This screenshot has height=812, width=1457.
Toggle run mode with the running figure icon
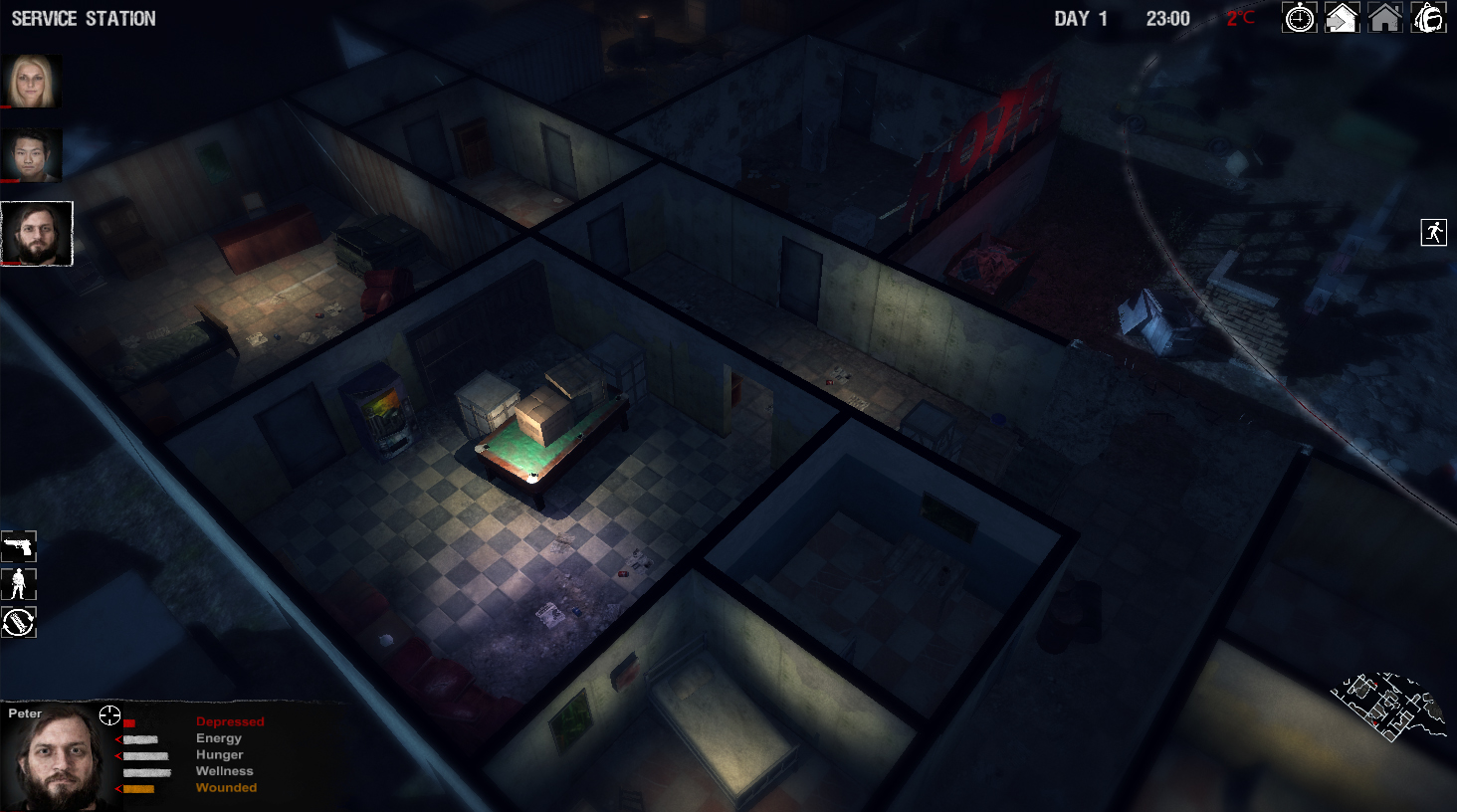click(x=1432, y=233)
